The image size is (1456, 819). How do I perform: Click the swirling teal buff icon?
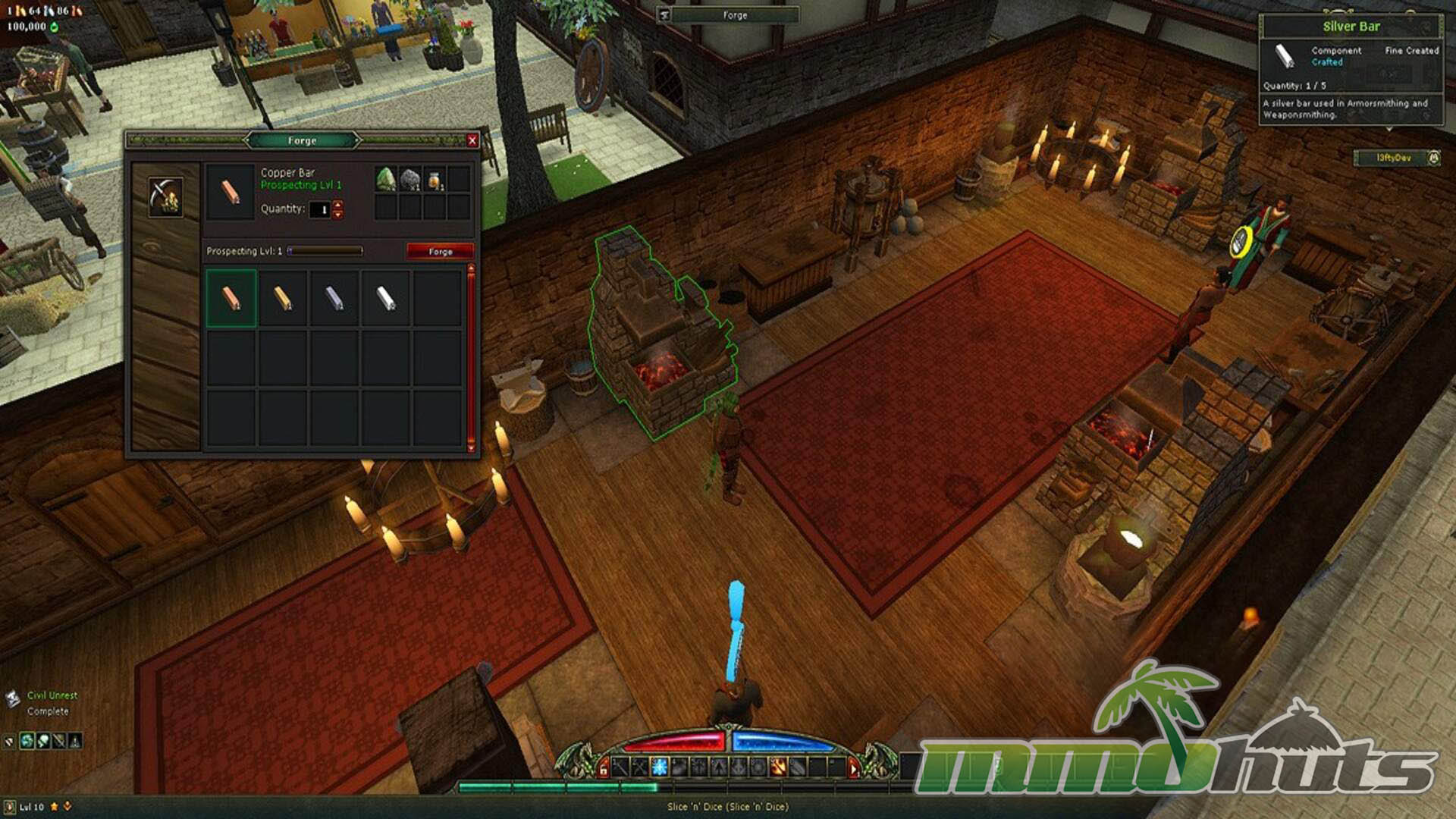click(x=27, y=740)
